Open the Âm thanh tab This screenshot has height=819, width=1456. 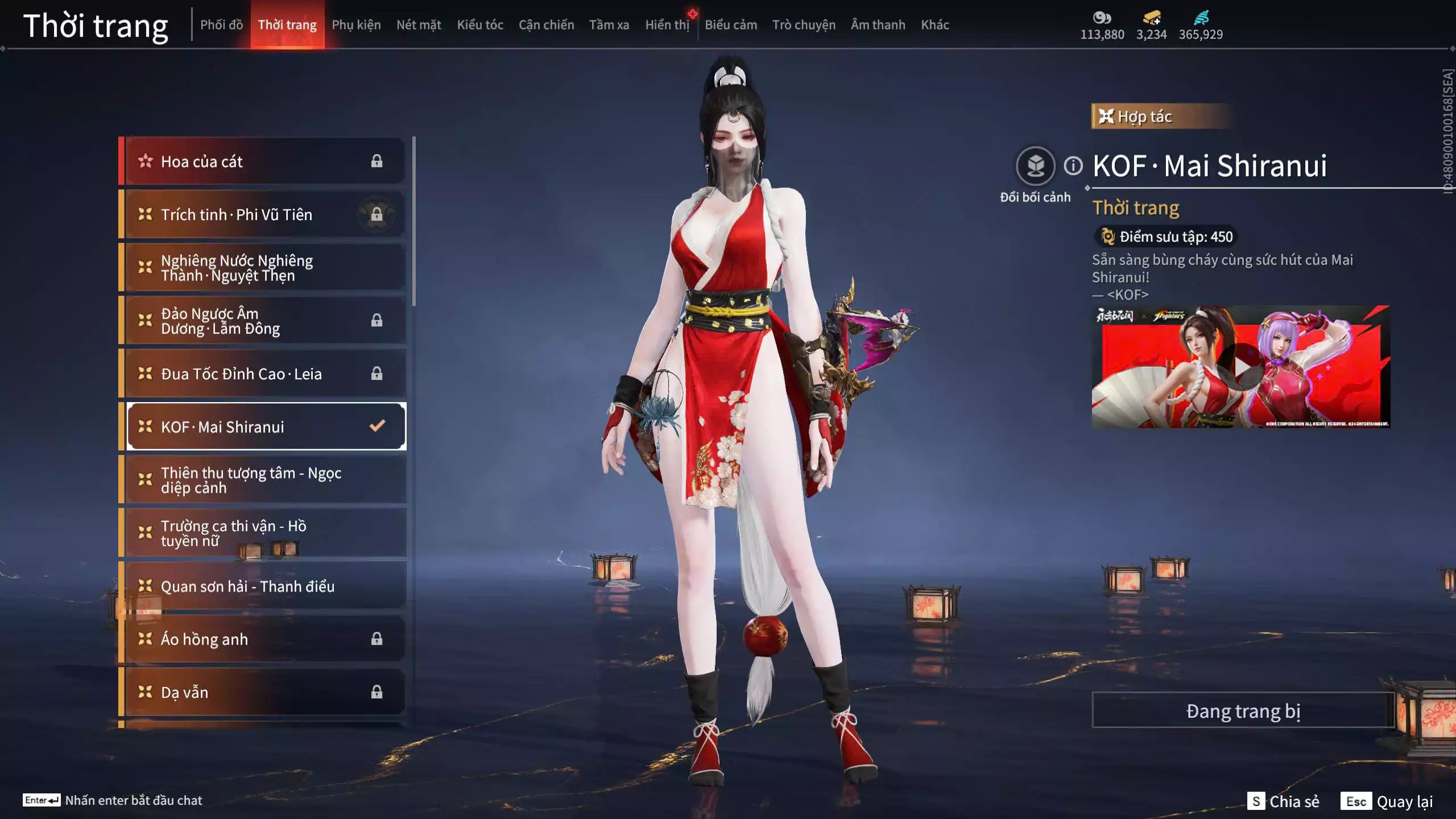tap(878, 25)
